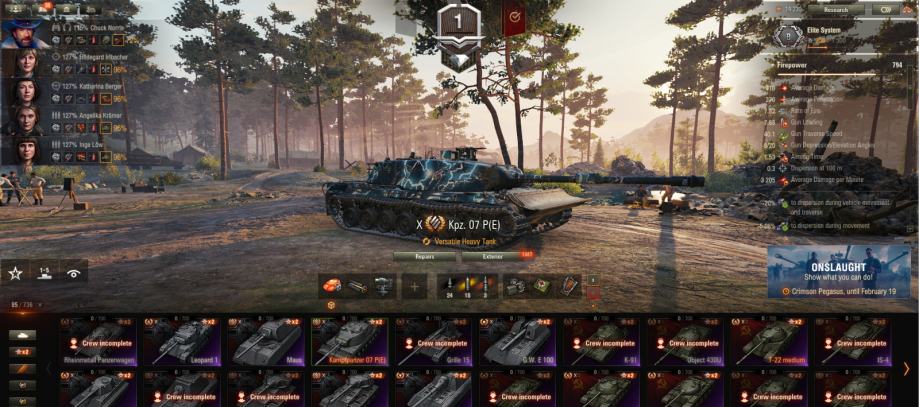Click the eye visibility icon
Viewport: 919px width, 407px height.
[x=73, y=272]
